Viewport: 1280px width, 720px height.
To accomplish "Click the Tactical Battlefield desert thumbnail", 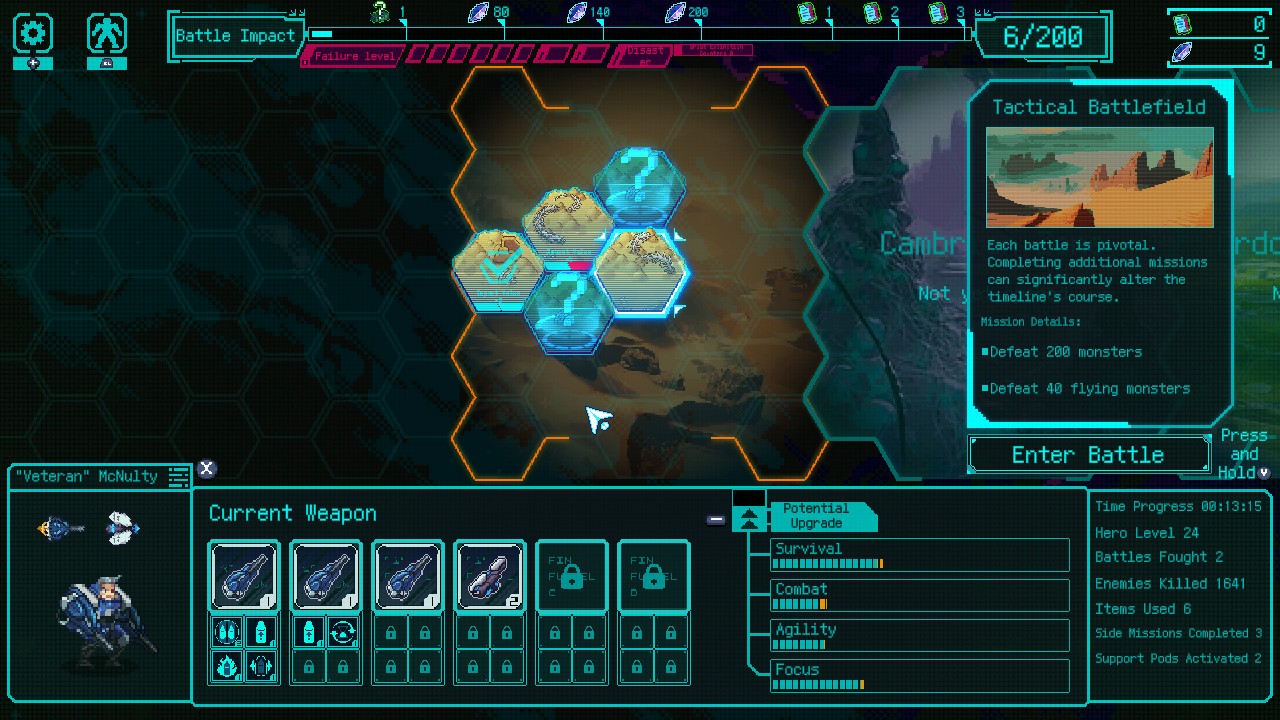I will [1099, 178].
